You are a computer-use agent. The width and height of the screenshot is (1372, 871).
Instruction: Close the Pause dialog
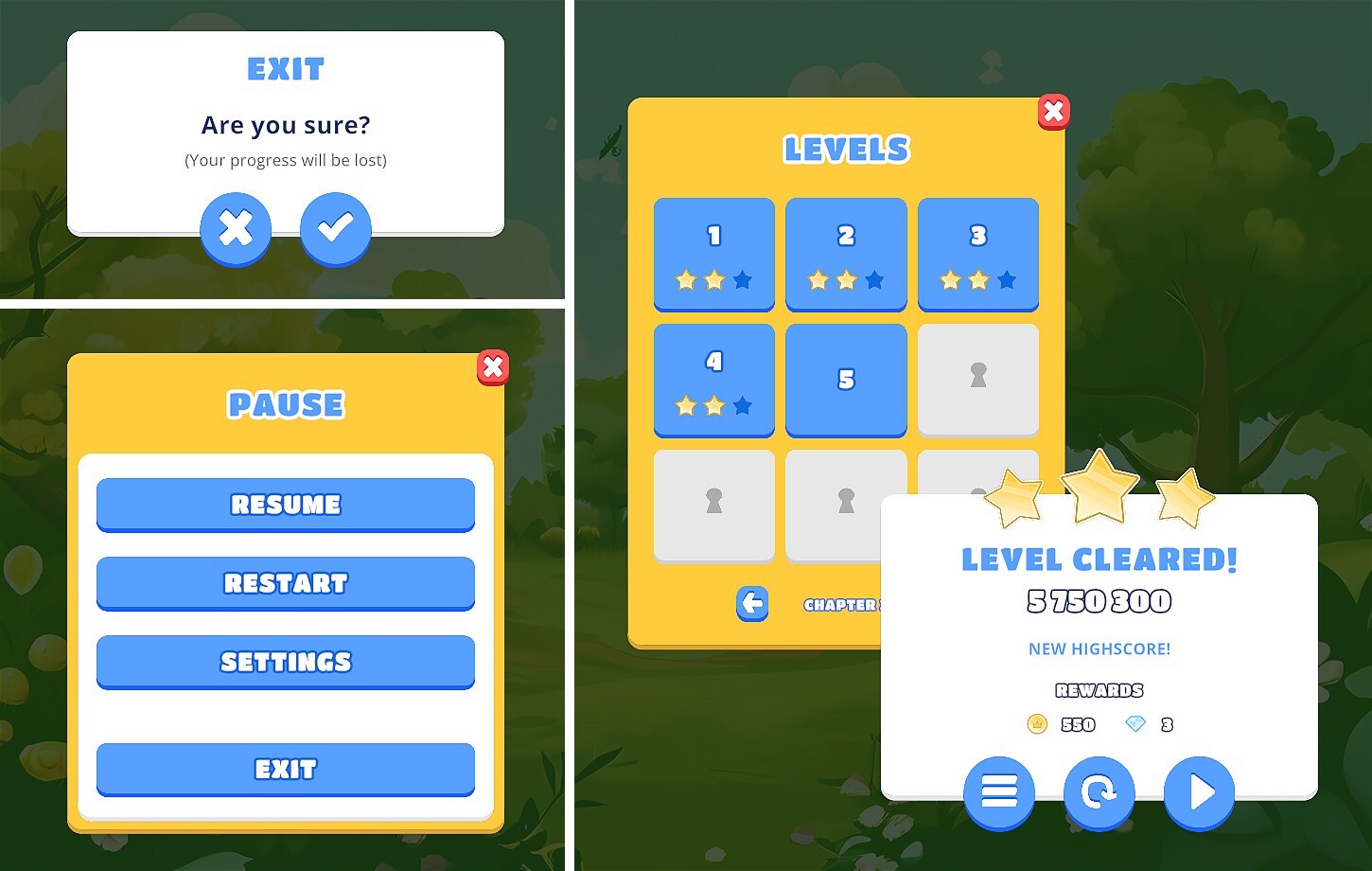click(x=492, y=367)
